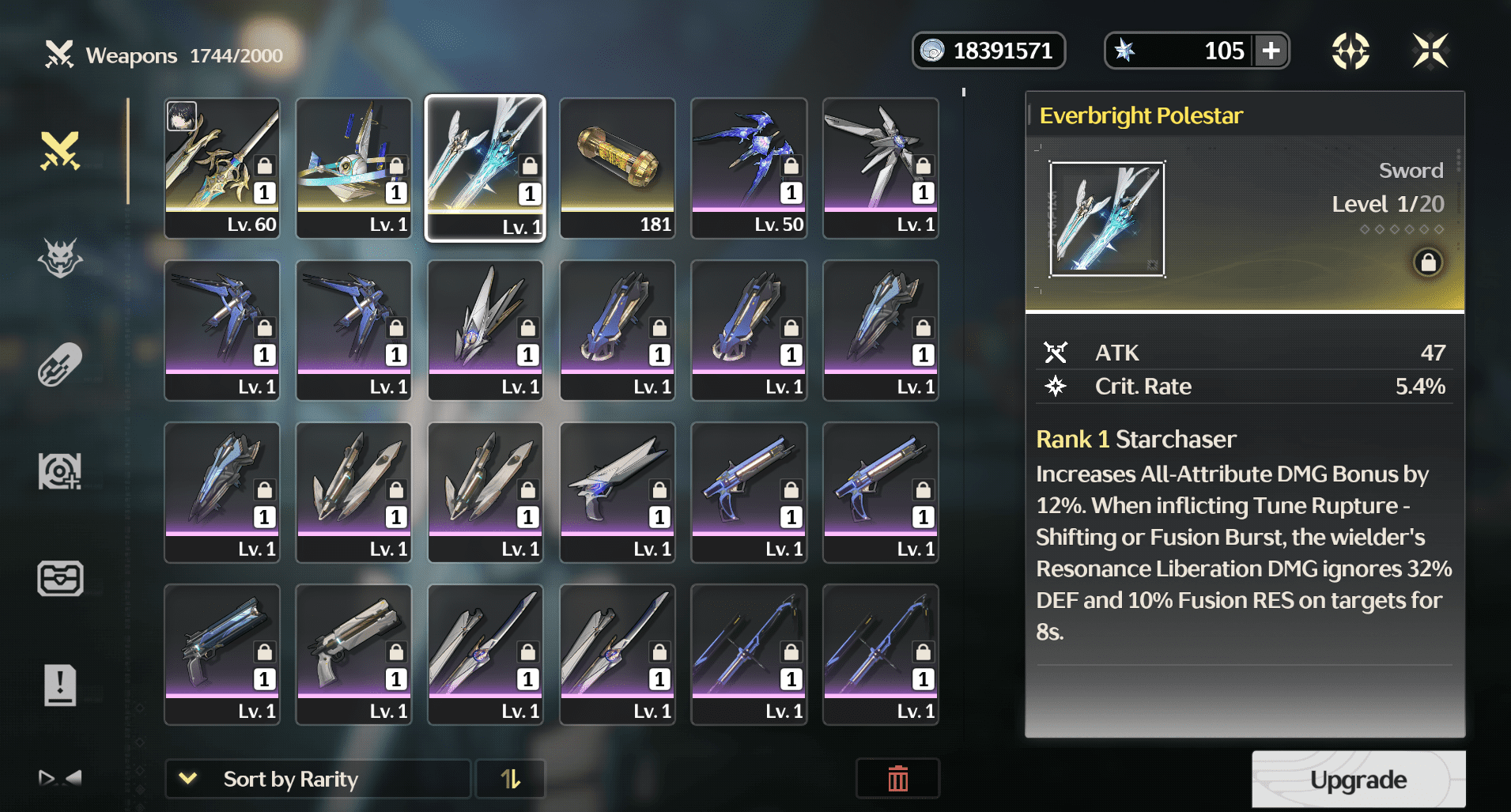The image size is (1511, 812).
Task: Click the Everbright Polestar preview image
Action: (1106, 220)
